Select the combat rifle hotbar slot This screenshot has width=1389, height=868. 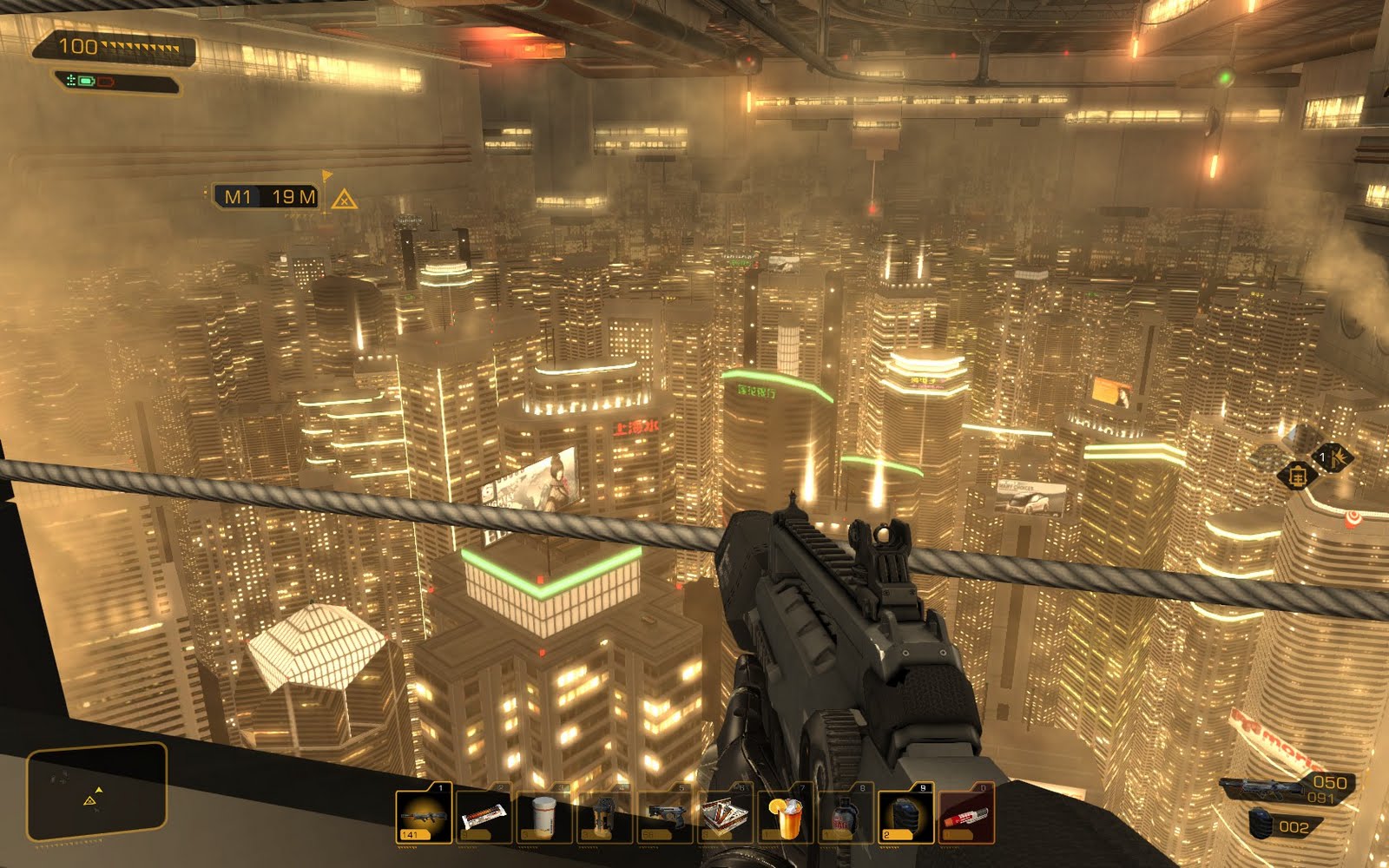coord(424,816)
